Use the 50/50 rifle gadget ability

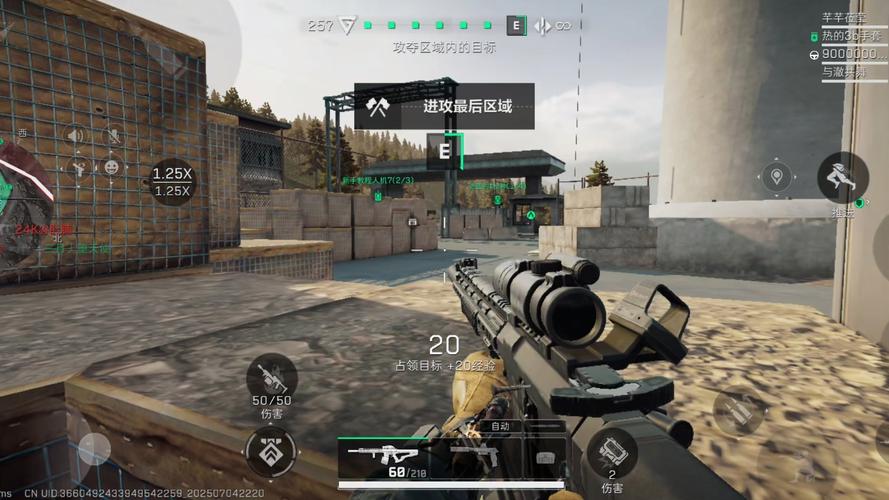pos(271,380)
